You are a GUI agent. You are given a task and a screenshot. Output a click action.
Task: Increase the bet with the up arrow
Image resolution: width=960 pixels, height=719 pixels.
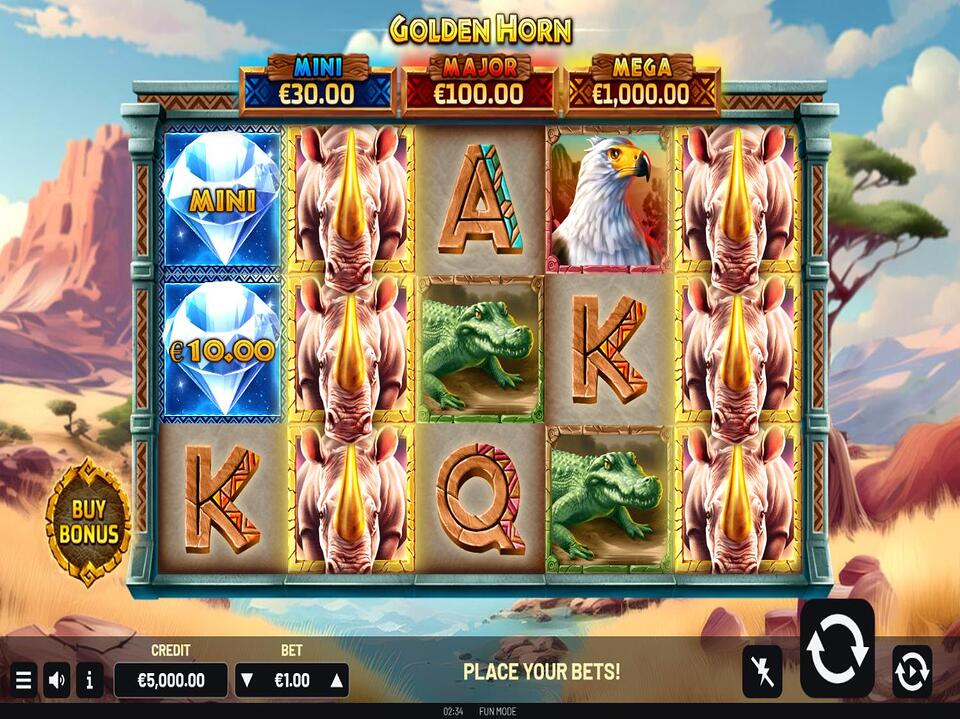pyautogui.click(x=337, y=681)
